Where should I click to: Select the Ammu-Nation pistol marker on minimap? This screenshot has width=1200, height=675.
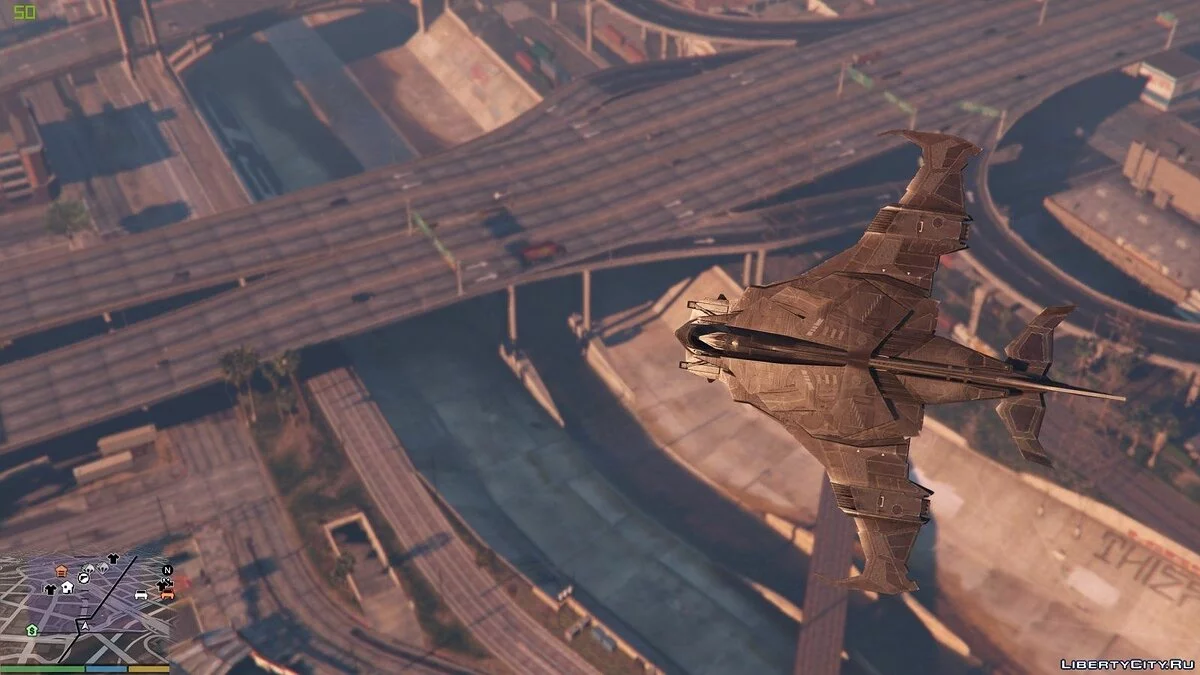click(x=83, y=578)
